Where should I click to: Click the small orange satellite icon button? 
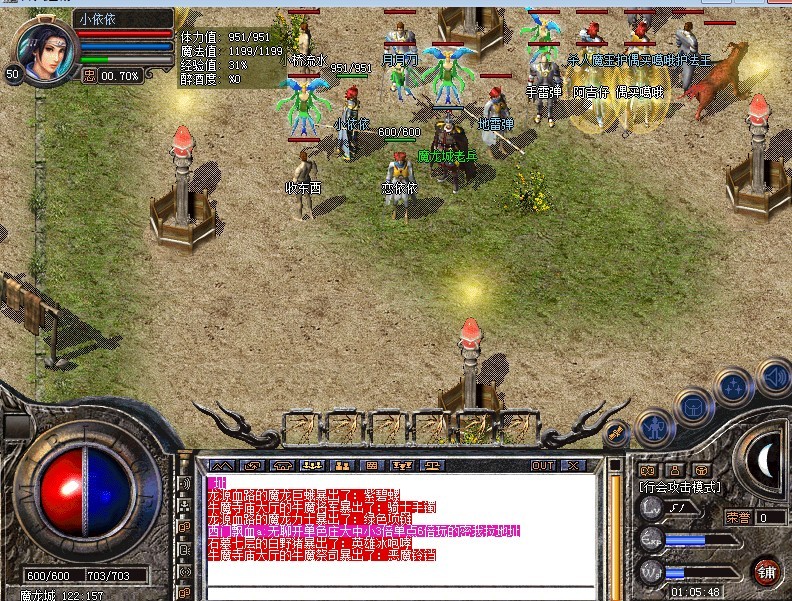617,431
